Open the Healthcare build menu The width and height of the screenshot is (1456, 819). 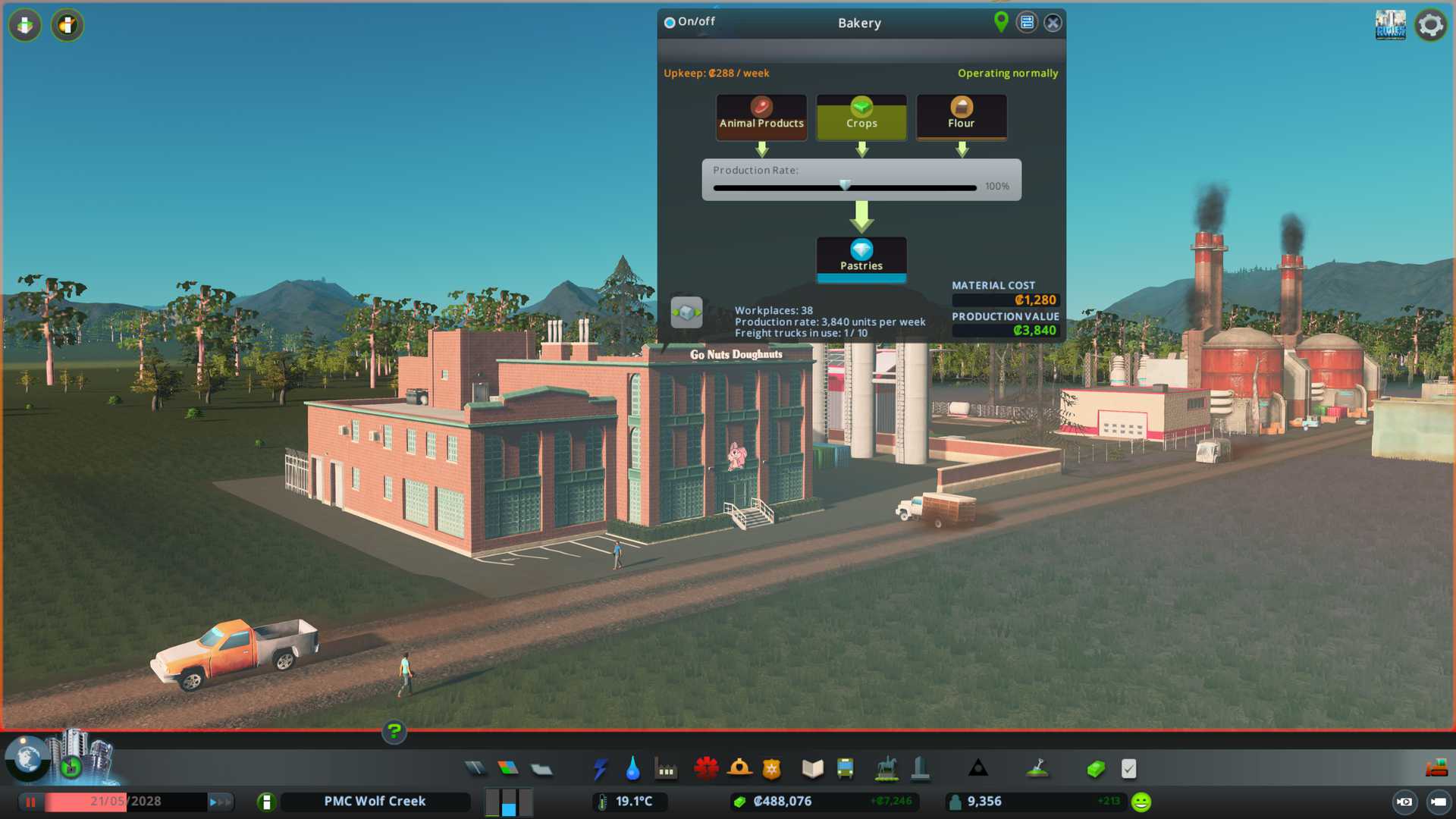tap(706, 769)
